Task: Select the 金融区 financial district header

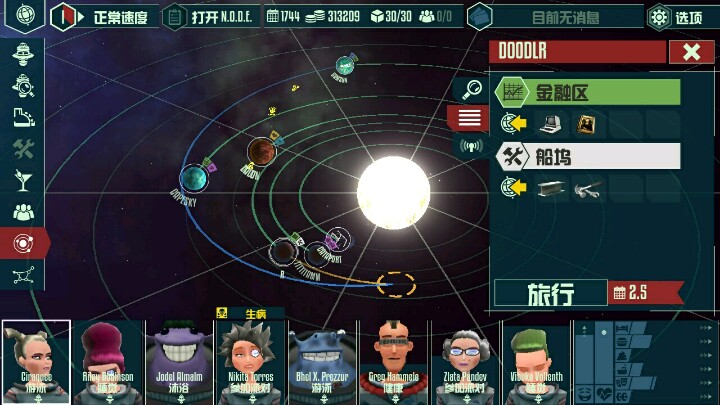Action: [x=588, y=93]
